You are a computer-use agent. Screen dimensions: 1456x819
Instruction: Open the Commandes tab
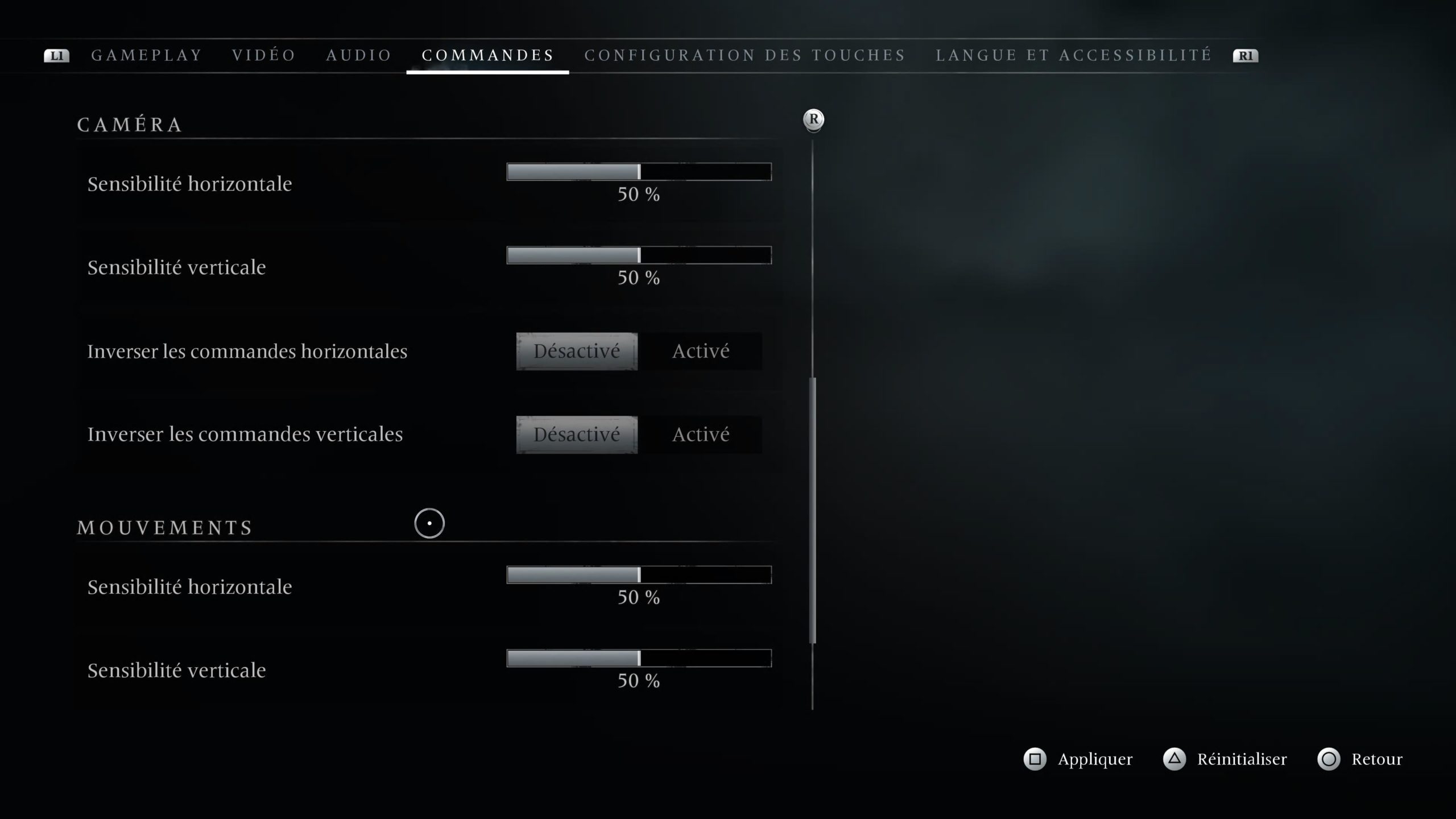487,55
